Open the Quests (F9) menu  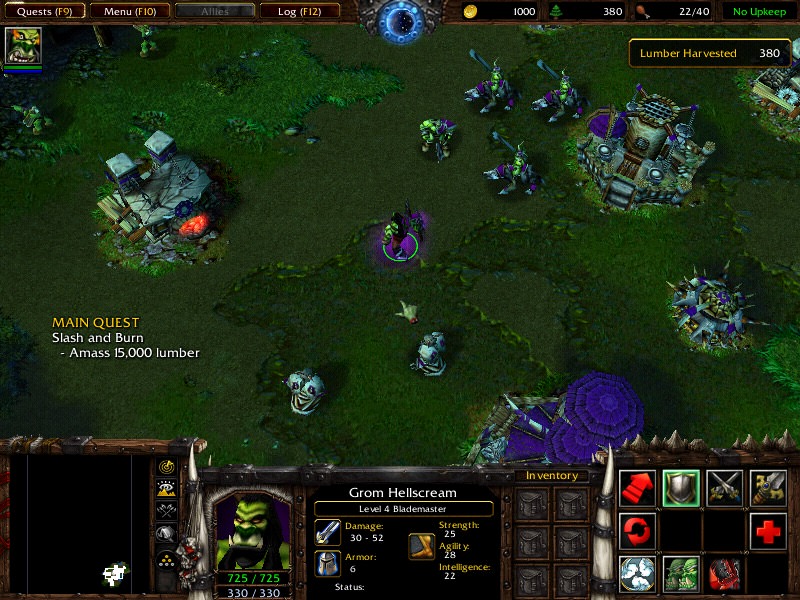(44, 12)
